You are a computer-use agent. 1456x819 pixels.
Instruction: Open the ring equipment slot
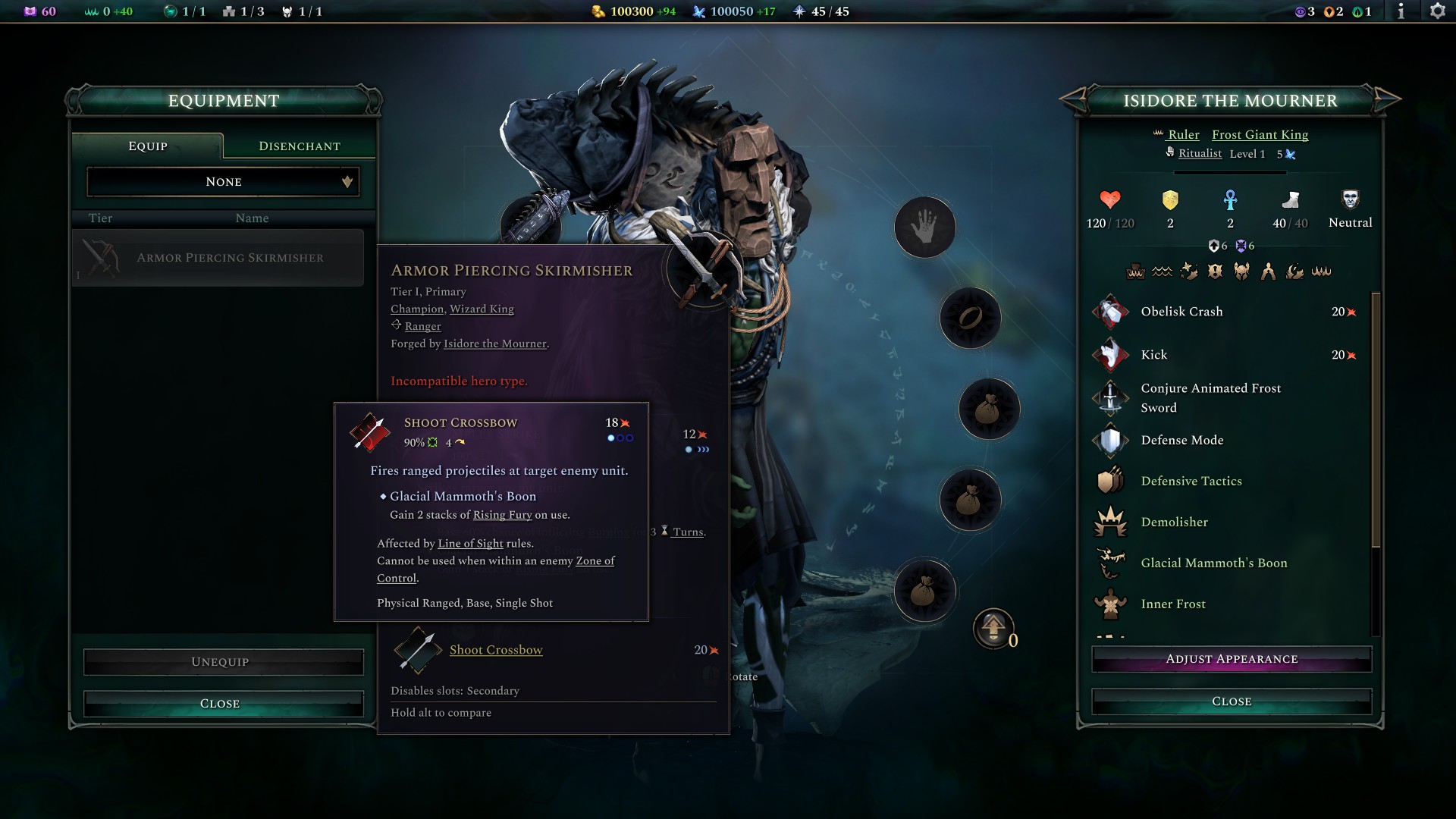click(x=970, y=318)
